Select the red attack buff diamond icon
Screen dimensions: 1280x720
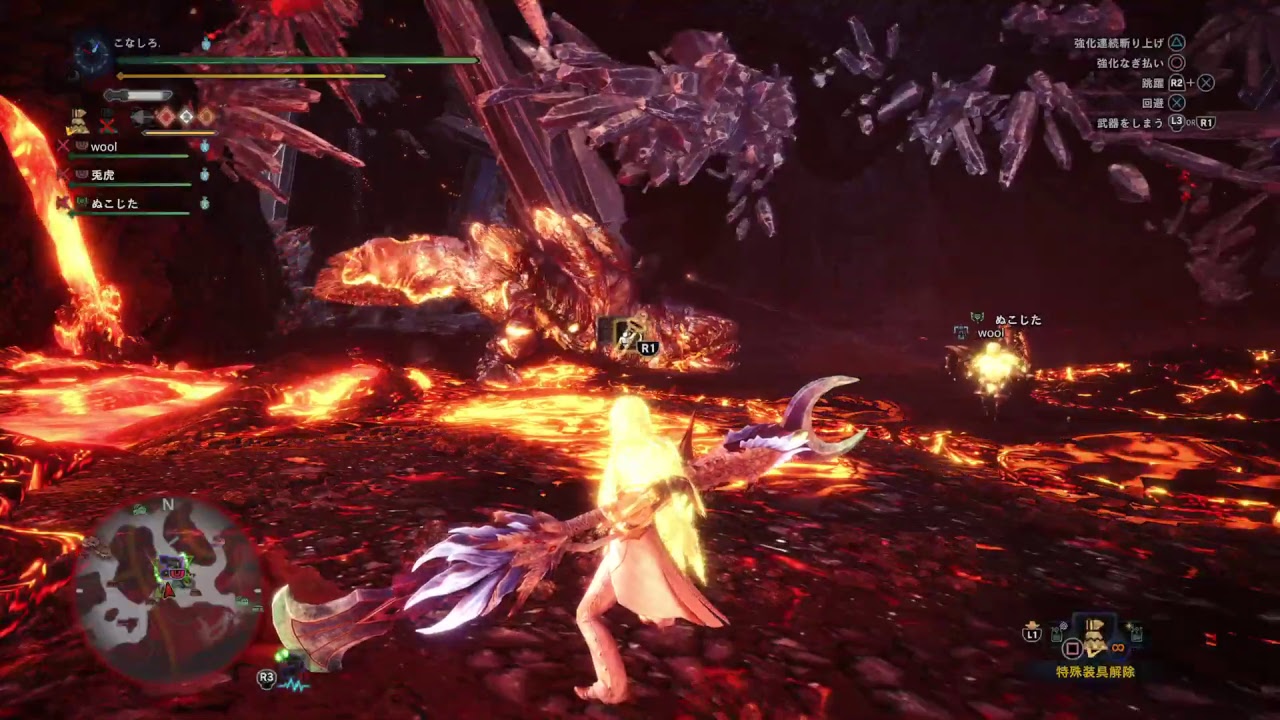point(166,116)
